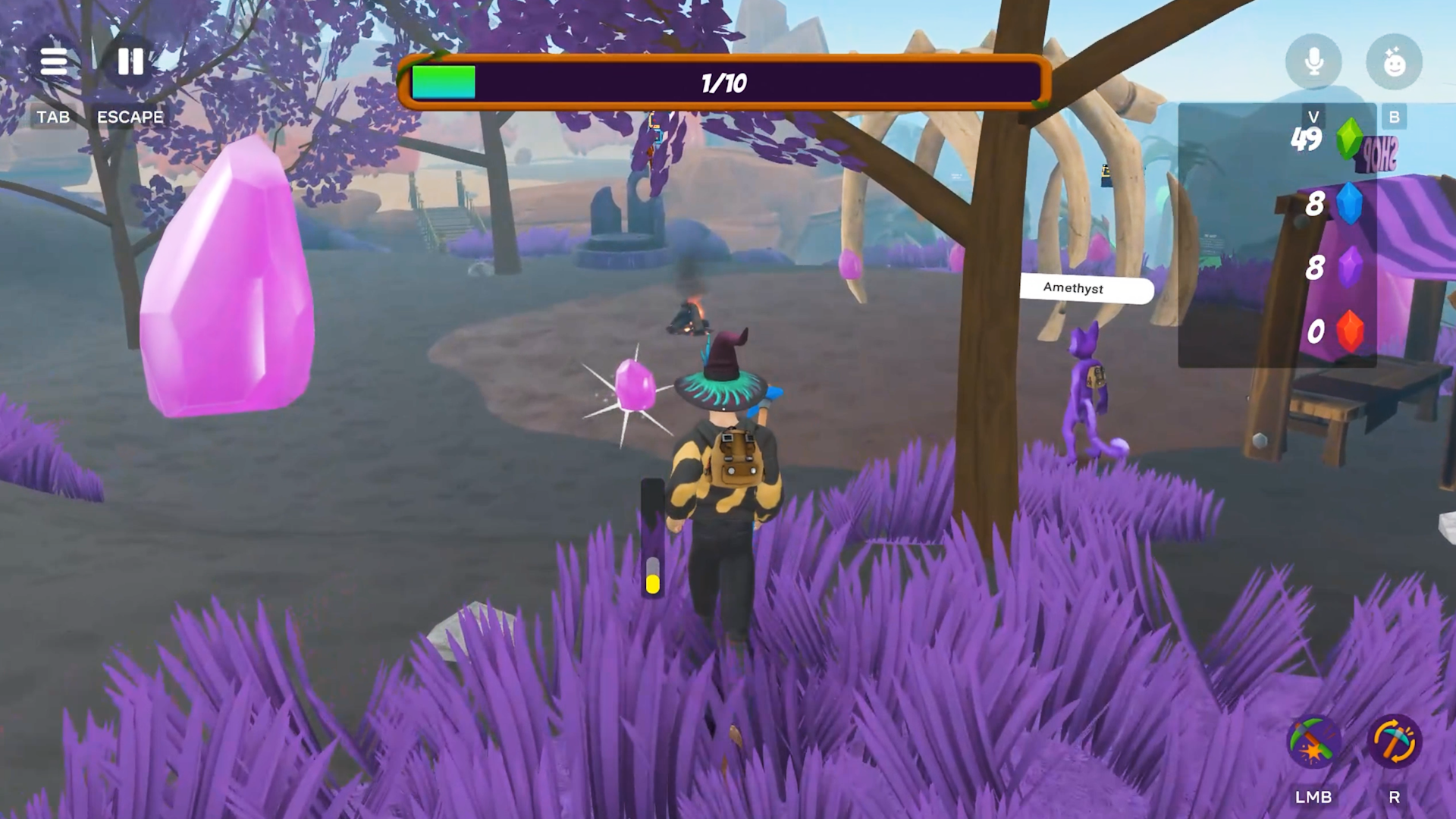The width and height of the screenshot is (1456, 819).
Task: Open the hamburger menu
Action: pos(54,61)
